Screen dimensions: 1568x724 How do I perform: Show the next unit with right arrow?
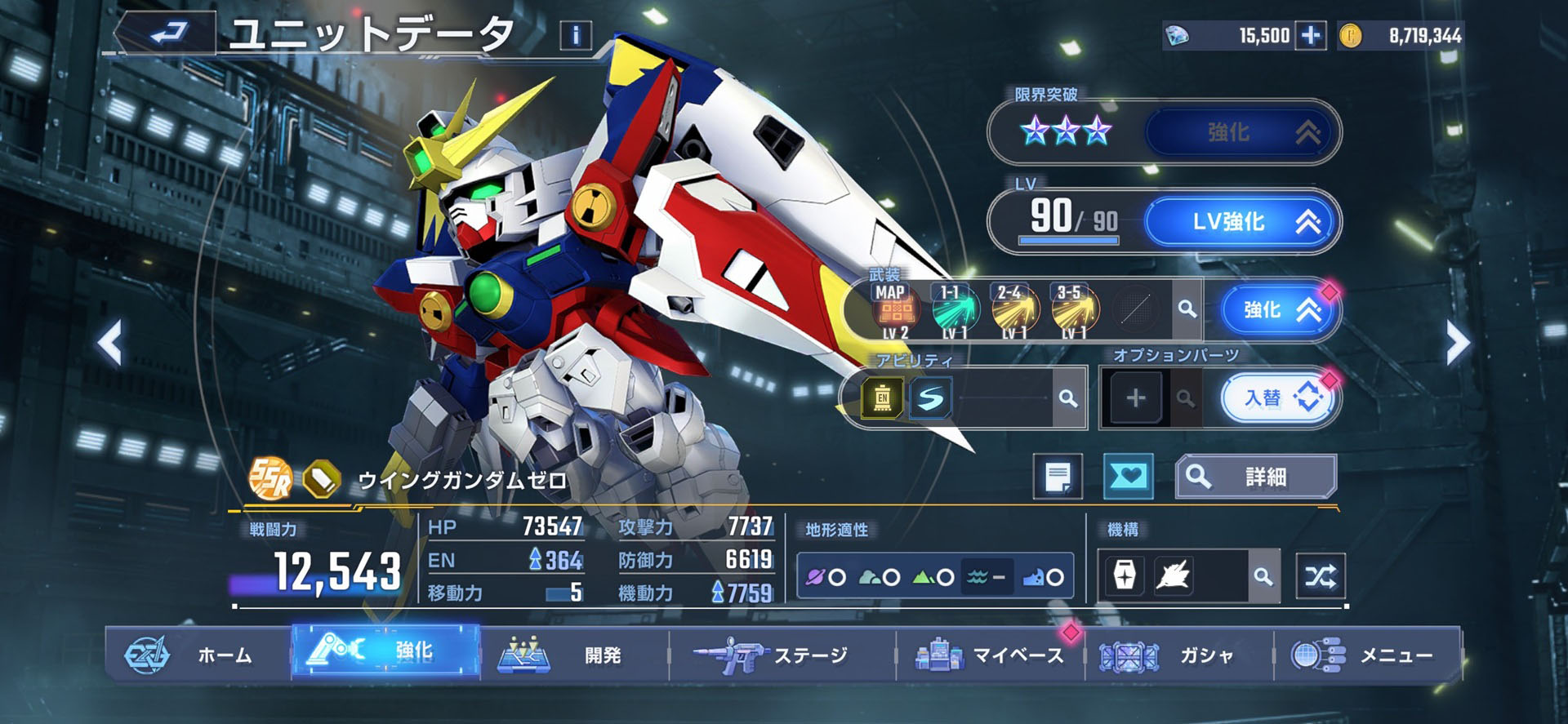tap(1456, 342)
